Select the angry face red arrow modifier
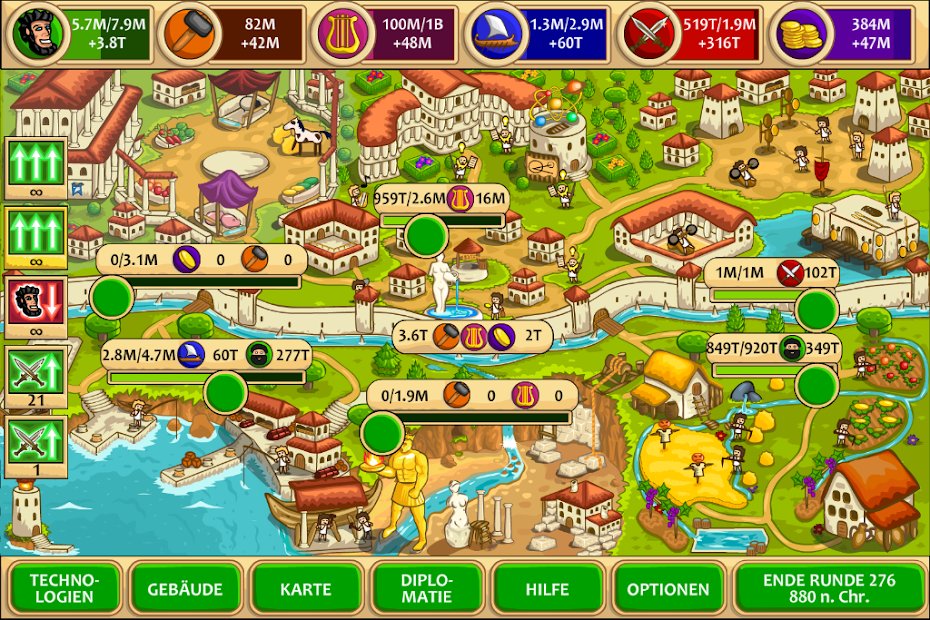Screen dimensions: 930x620 [x=36, y=301]
